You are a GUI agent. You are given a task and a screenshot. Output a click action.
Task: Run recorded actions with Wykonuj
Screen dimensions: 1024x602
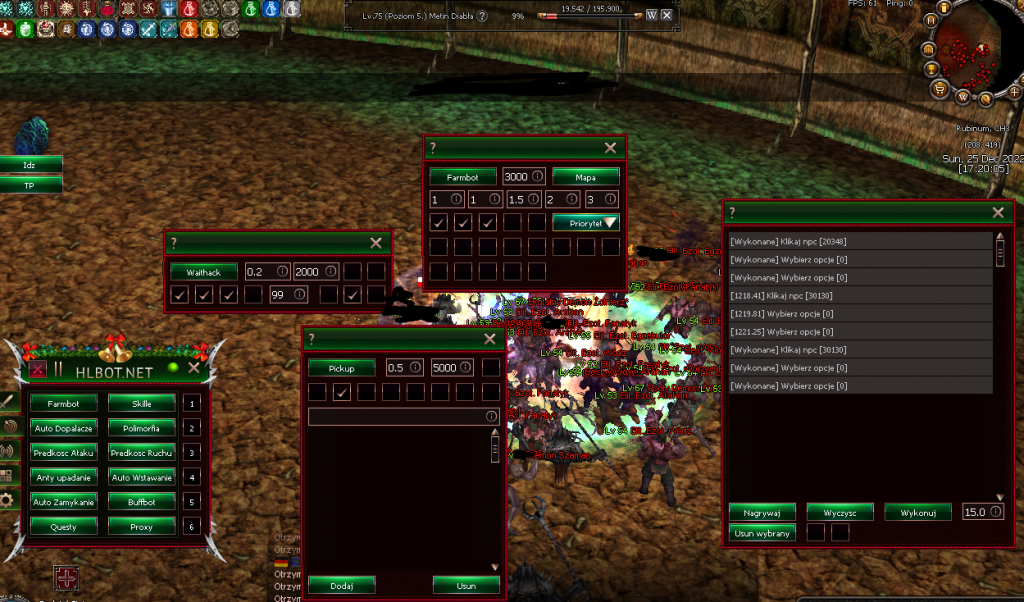click(x=917, y=512)
